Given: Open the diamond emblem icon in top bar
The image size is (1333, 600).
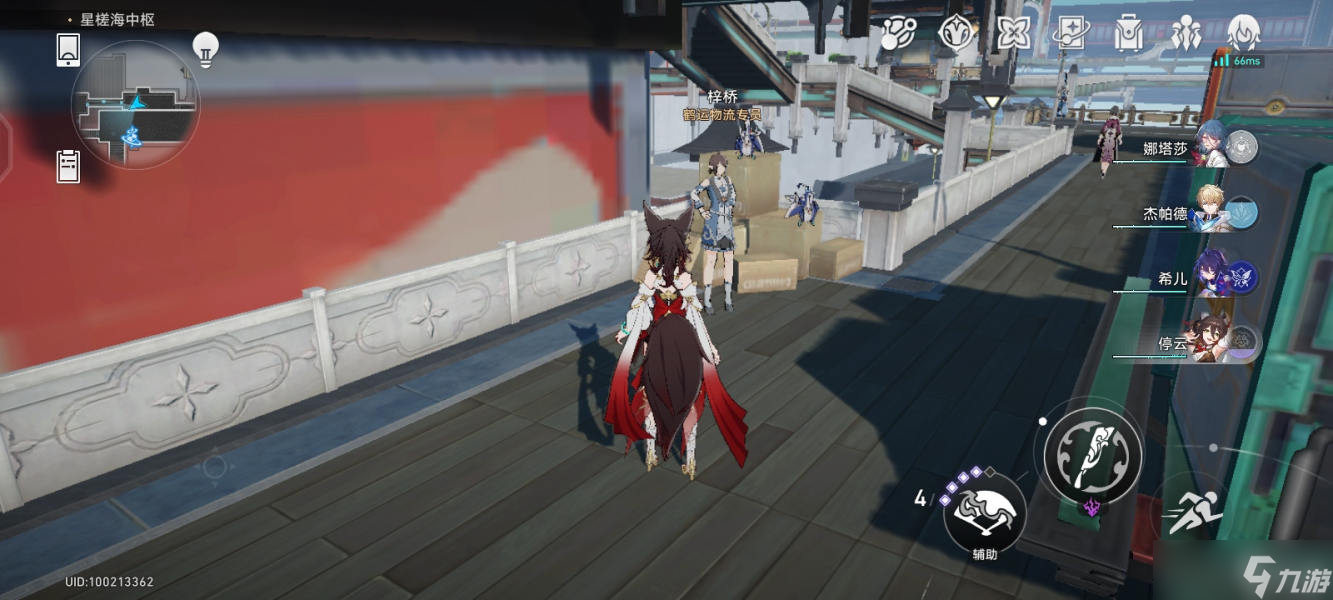Looking at the screenshot, I should coord(956,34).
